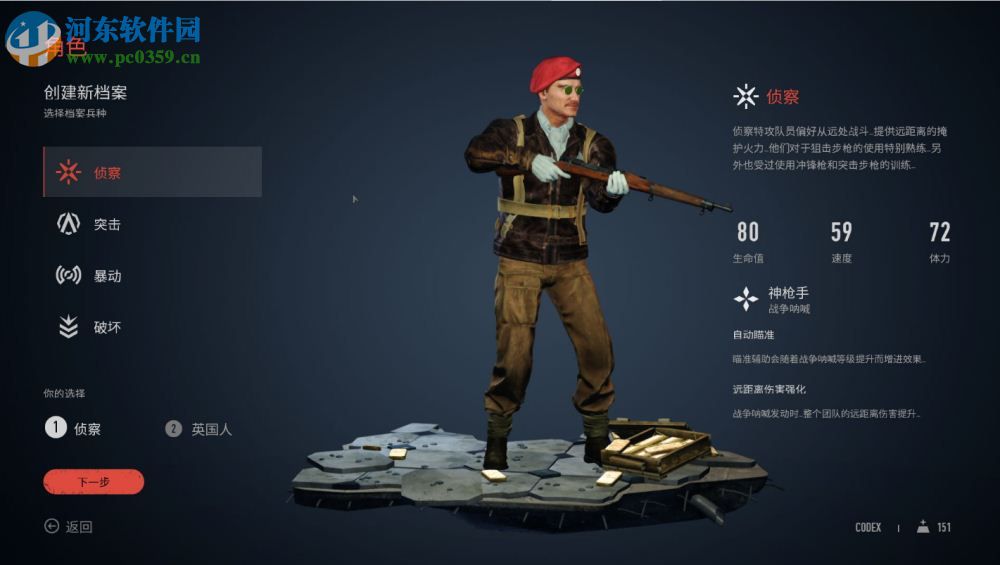1000x565 pixels.
Task: Go back with the 返回 button
Action: (x=69, y=527)
